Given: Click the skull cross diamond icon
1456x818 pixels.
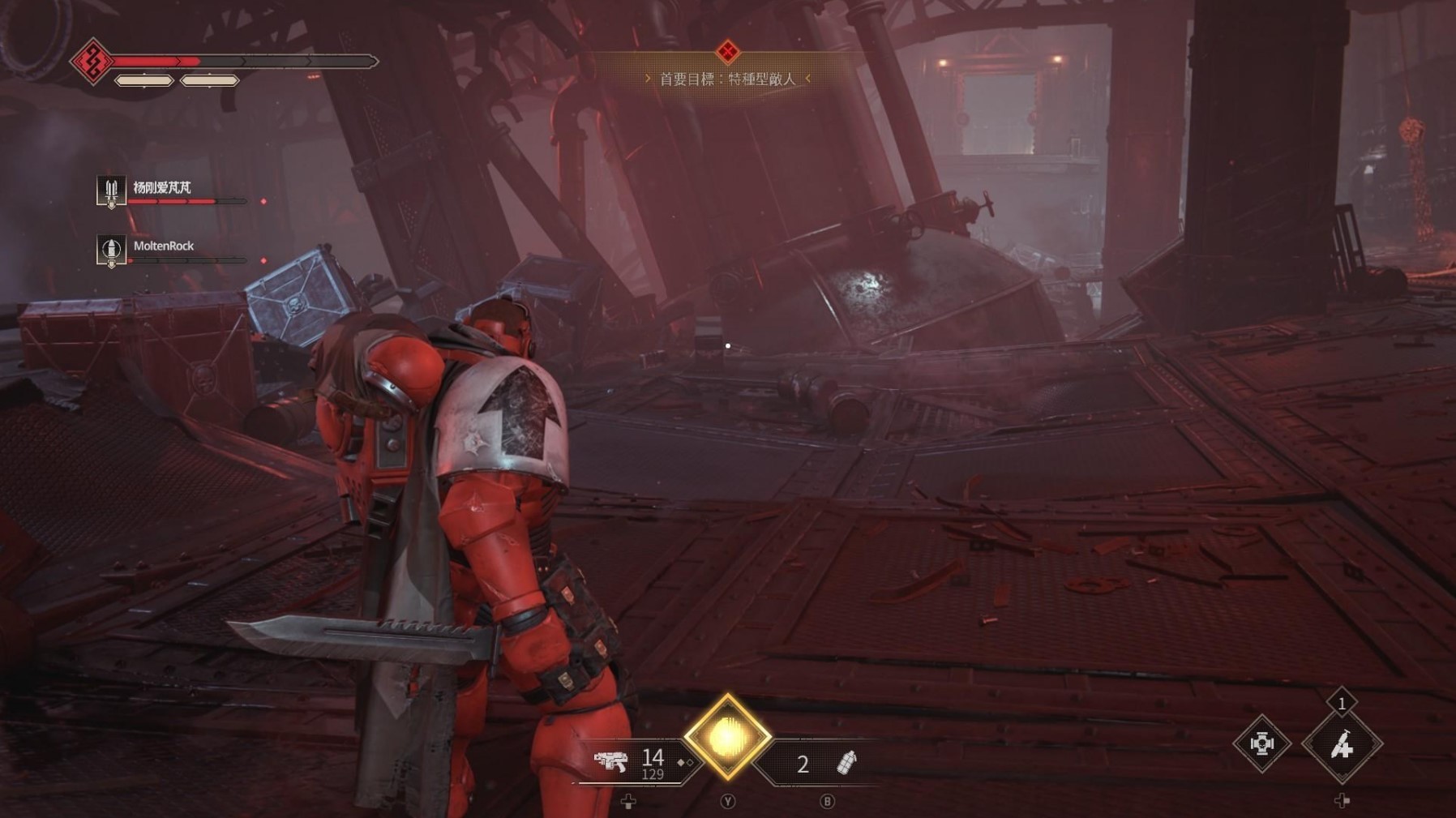Looking at the screenshot, I should [x=1261, y=743].
